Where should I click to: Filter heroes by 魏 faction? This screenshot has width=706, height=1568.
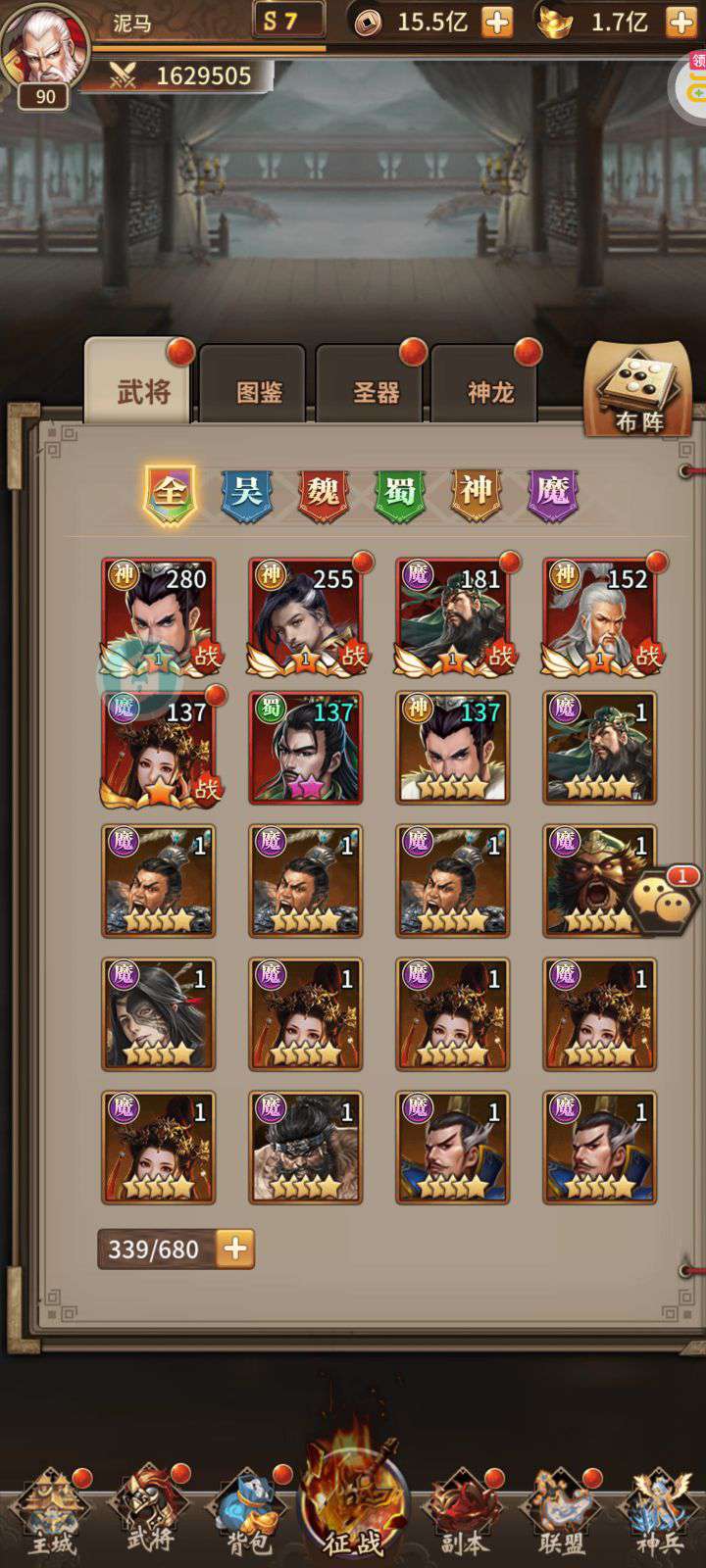(323, 492)
